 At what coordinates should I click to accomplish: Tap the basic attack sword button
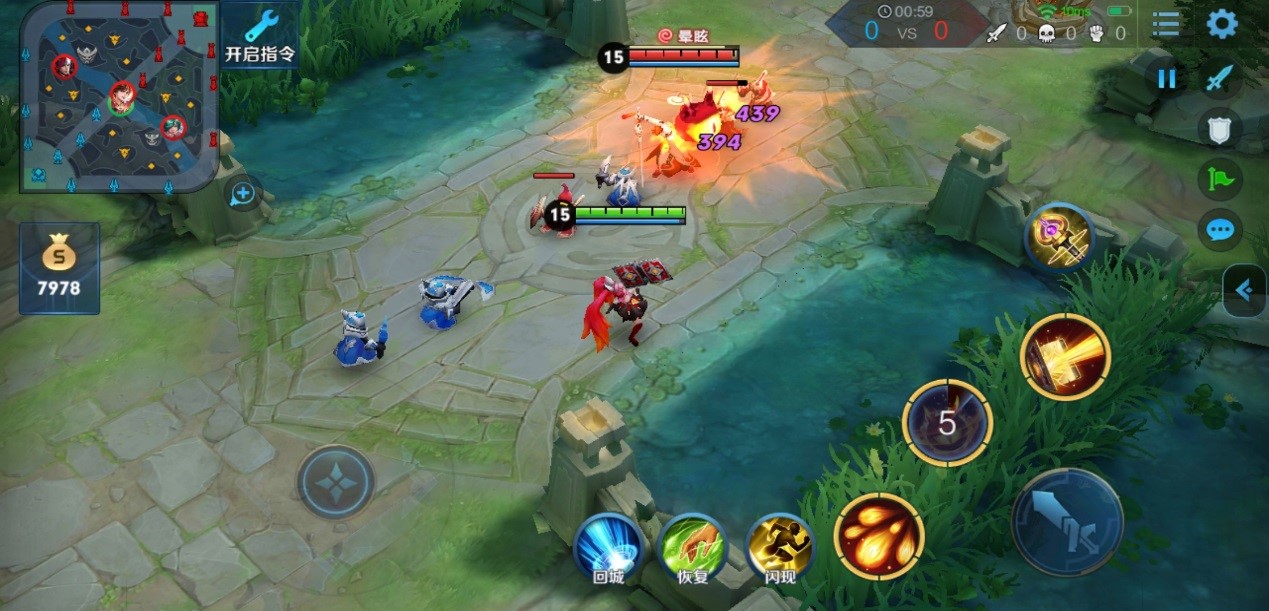1067,522
